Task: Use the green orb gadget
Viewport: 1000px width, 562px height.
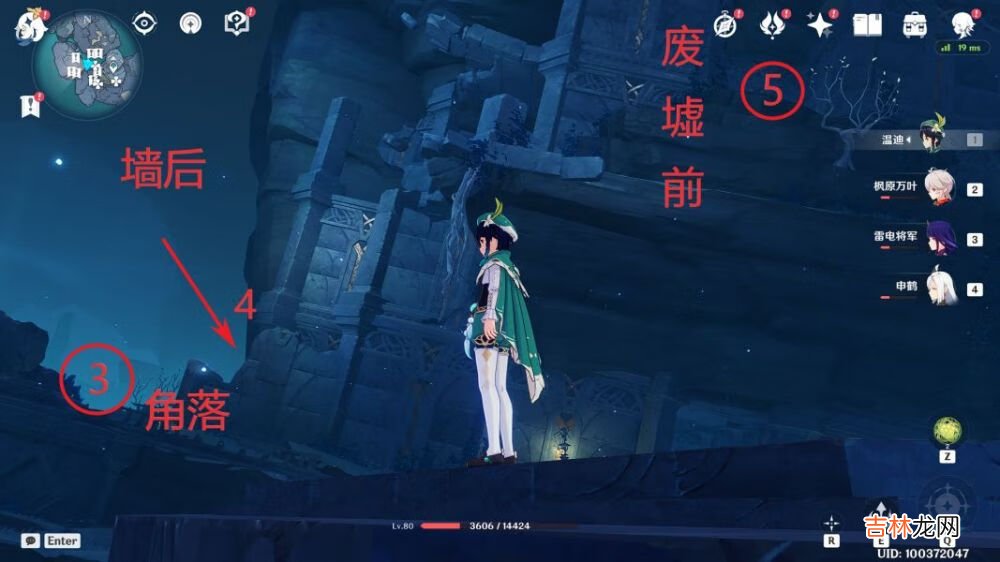Action: point(945,430)
